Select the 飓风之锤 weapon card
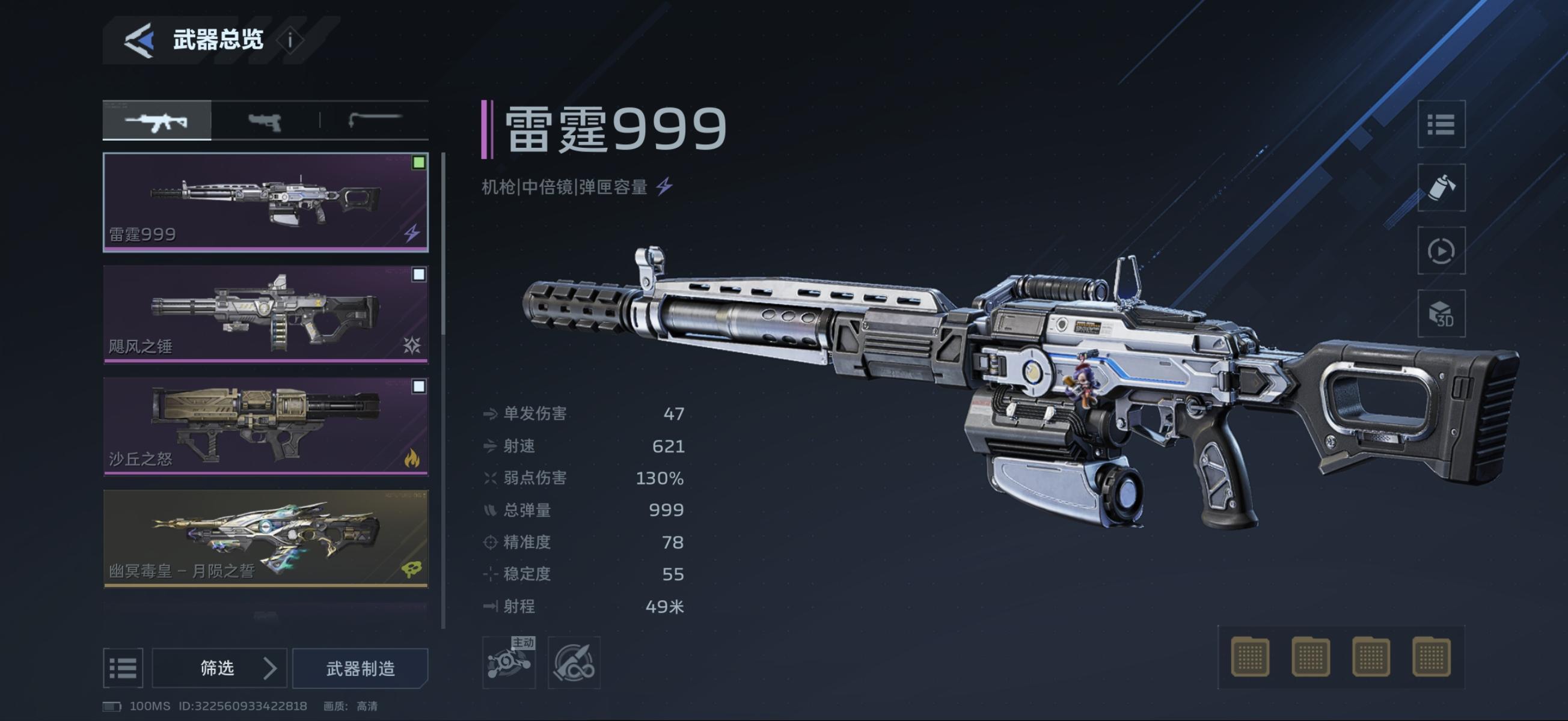Image resolution: width=1568 pixels, height=721 pixels. pos(265,314)
